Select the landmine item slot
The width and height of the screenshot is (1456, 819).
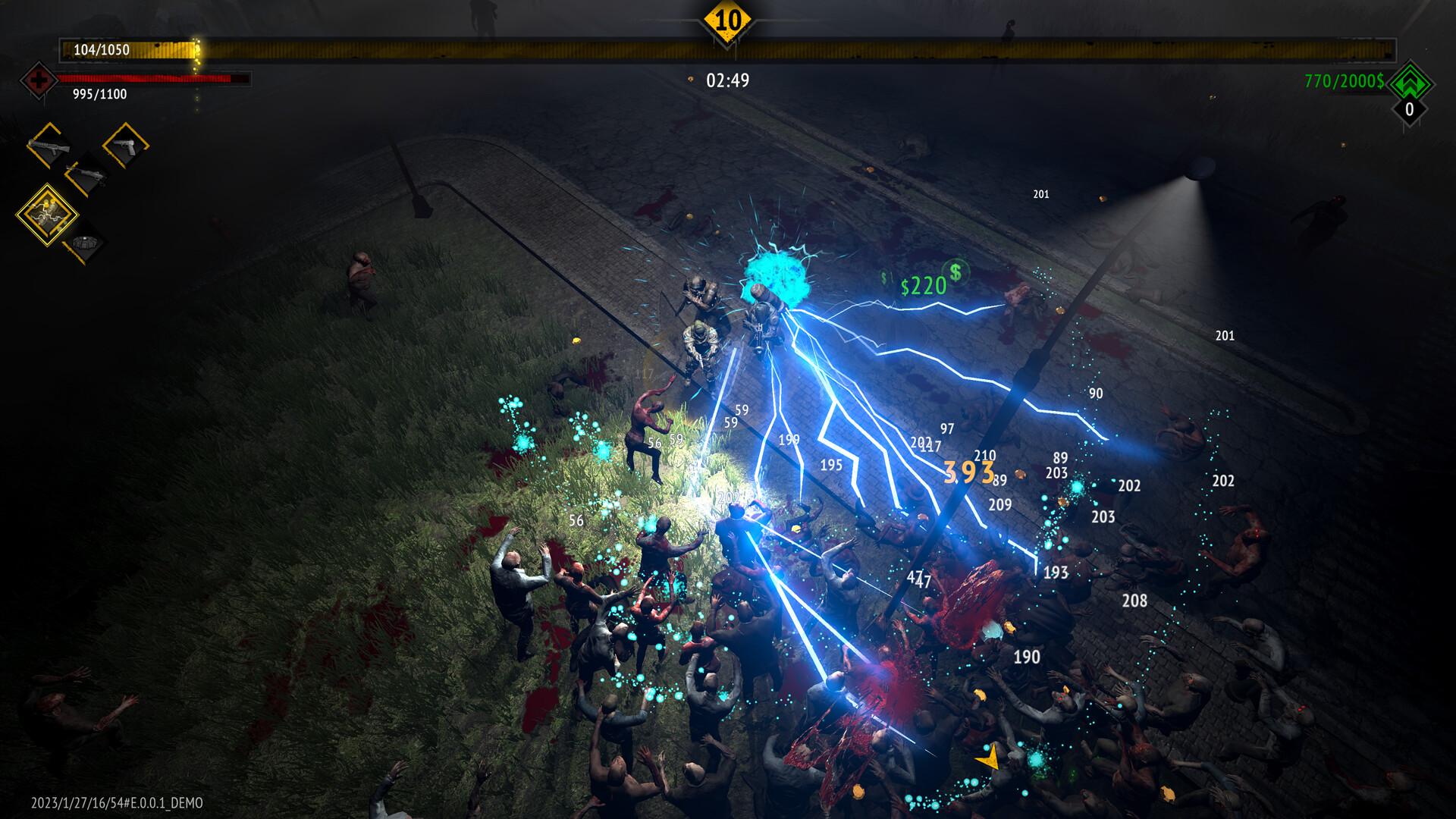[x=85, y=243]
